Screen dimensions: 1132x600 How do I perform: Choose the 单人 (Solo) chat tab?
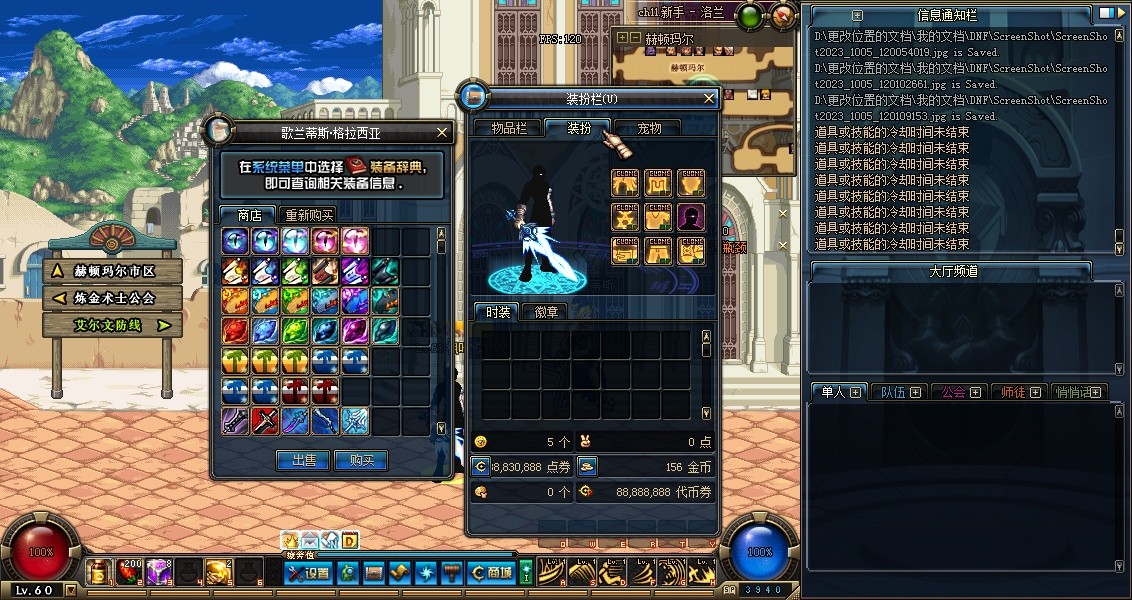point(836,392)
